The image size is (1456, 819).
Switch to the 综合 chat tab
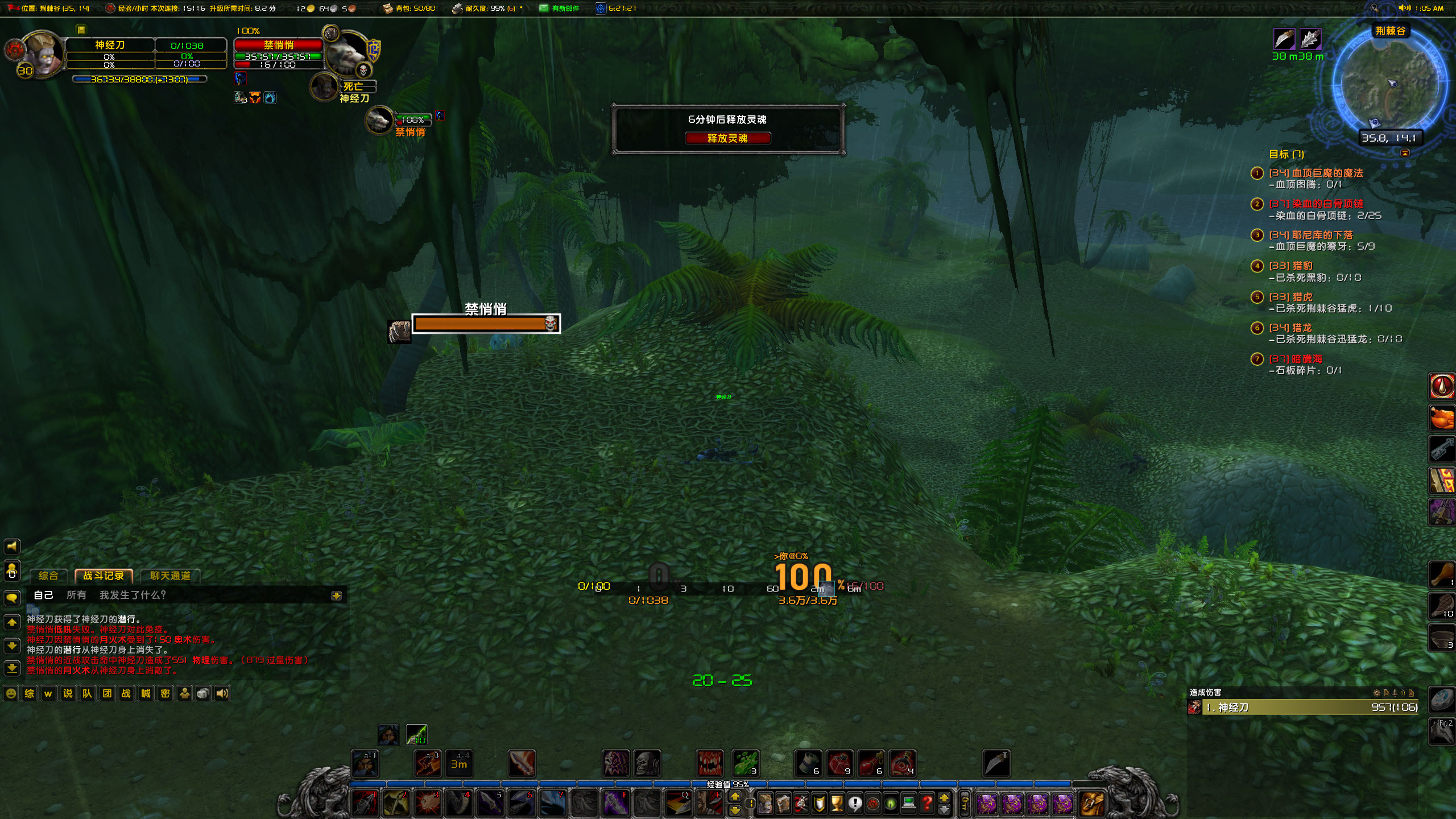48,576
